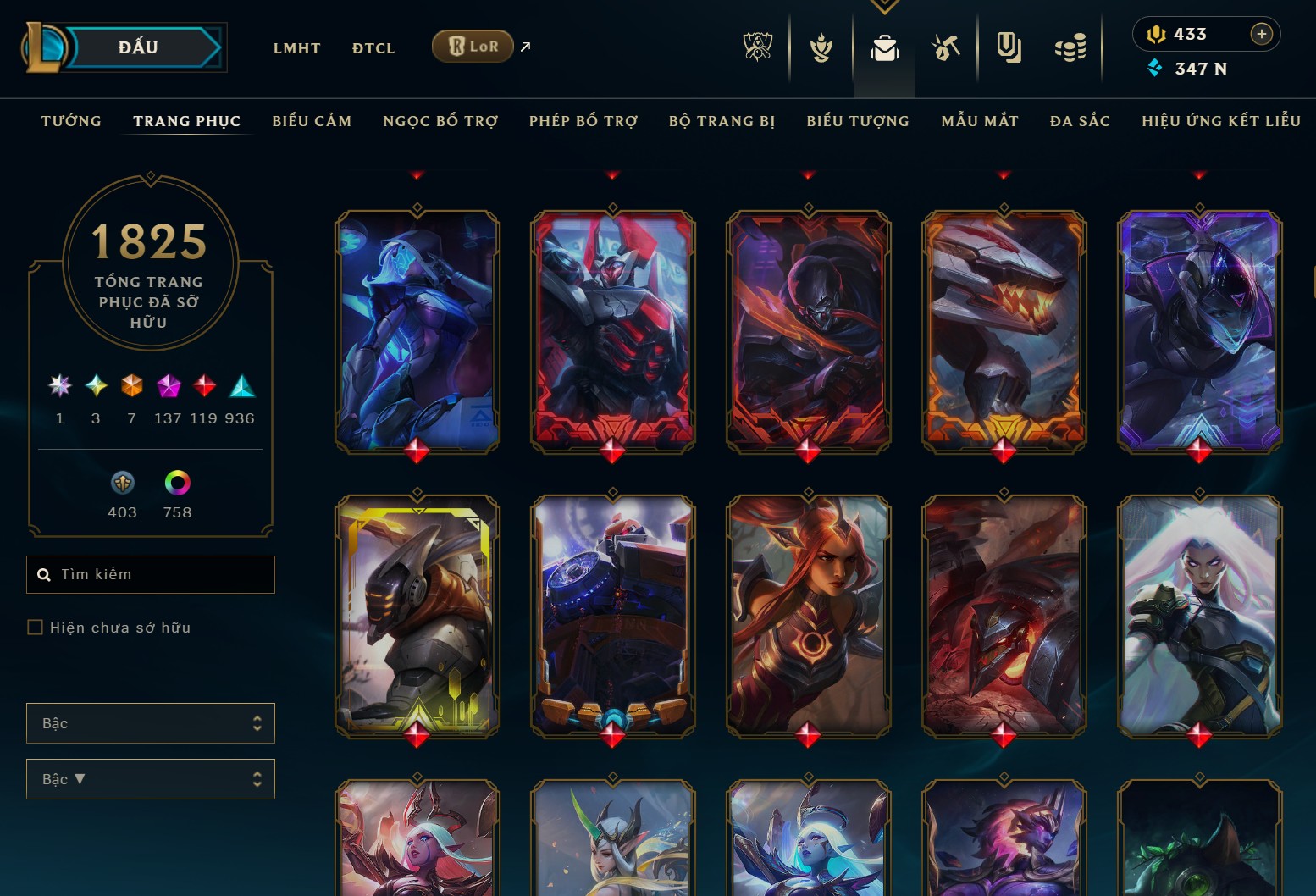Launch the LoR link button
Viewport: 1316px width, 896px height.
pyautogui.click(x=473, y=47)
